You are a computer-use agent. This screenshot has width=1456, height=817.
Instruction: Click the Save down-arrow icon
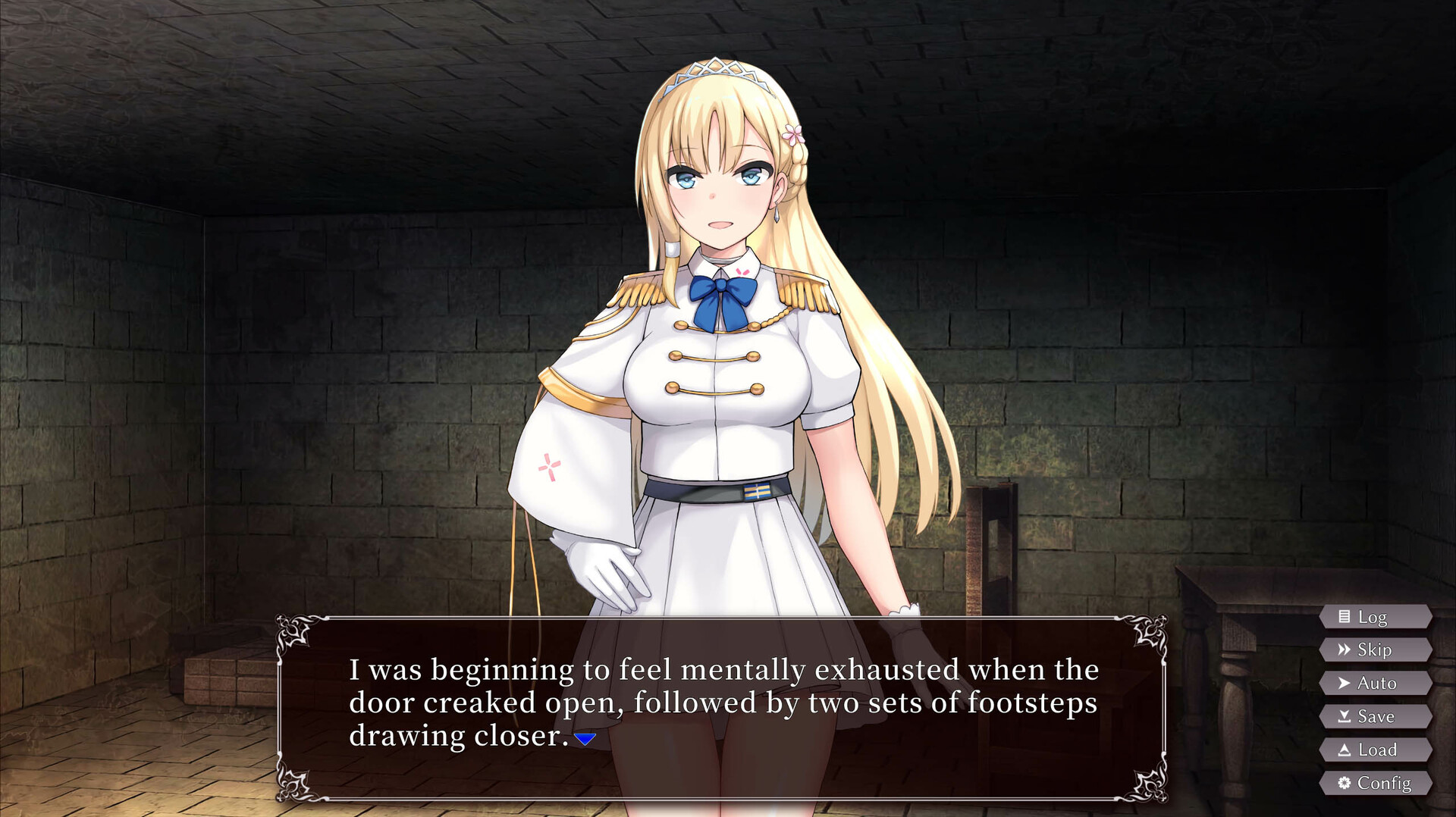click(x=1345, y=715)
